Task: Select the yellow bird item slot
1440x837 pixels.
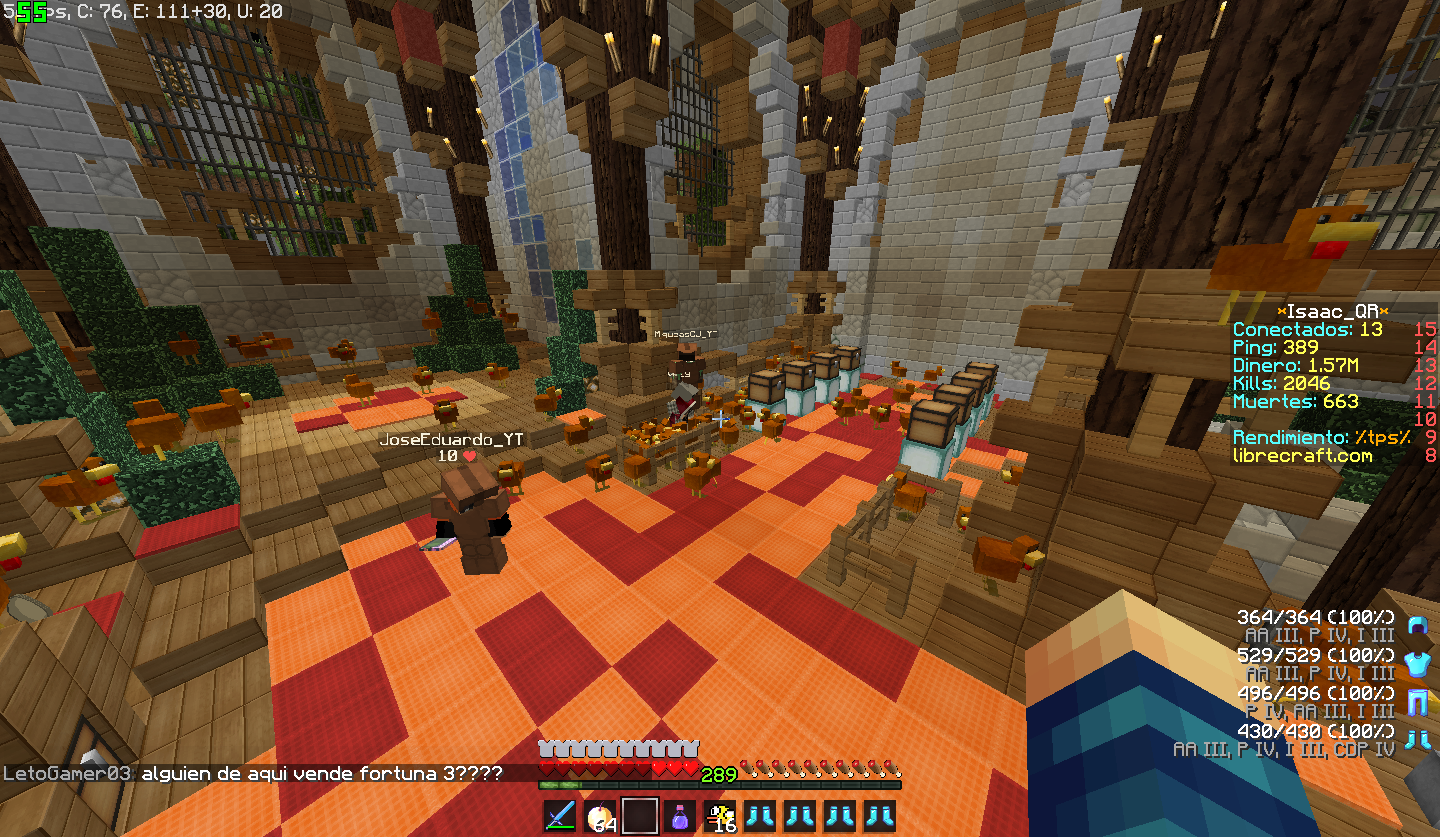Action: point(720,816)
